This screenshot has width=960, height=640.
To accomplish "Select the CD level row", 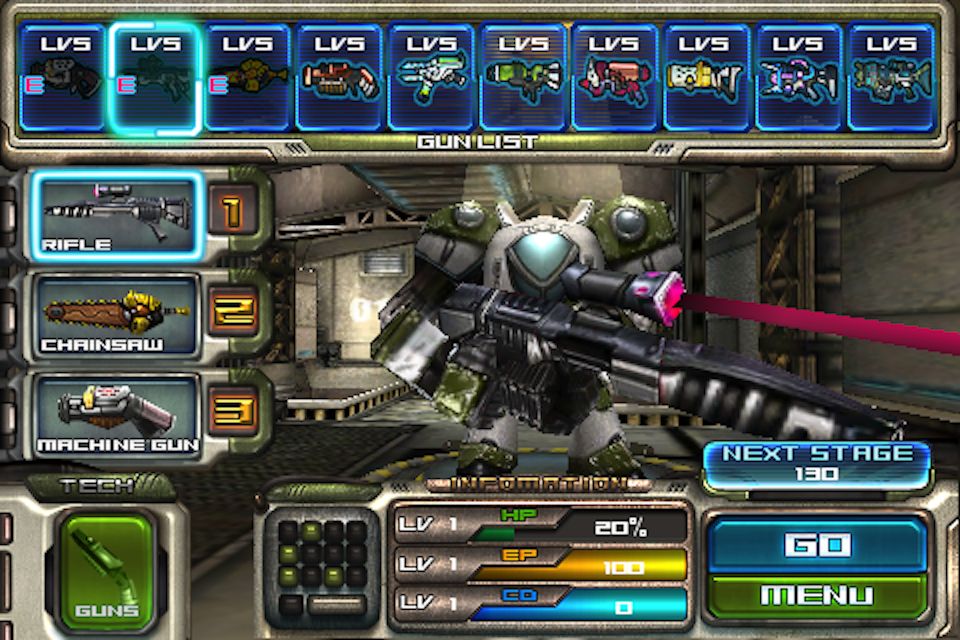I will (540, 604).
